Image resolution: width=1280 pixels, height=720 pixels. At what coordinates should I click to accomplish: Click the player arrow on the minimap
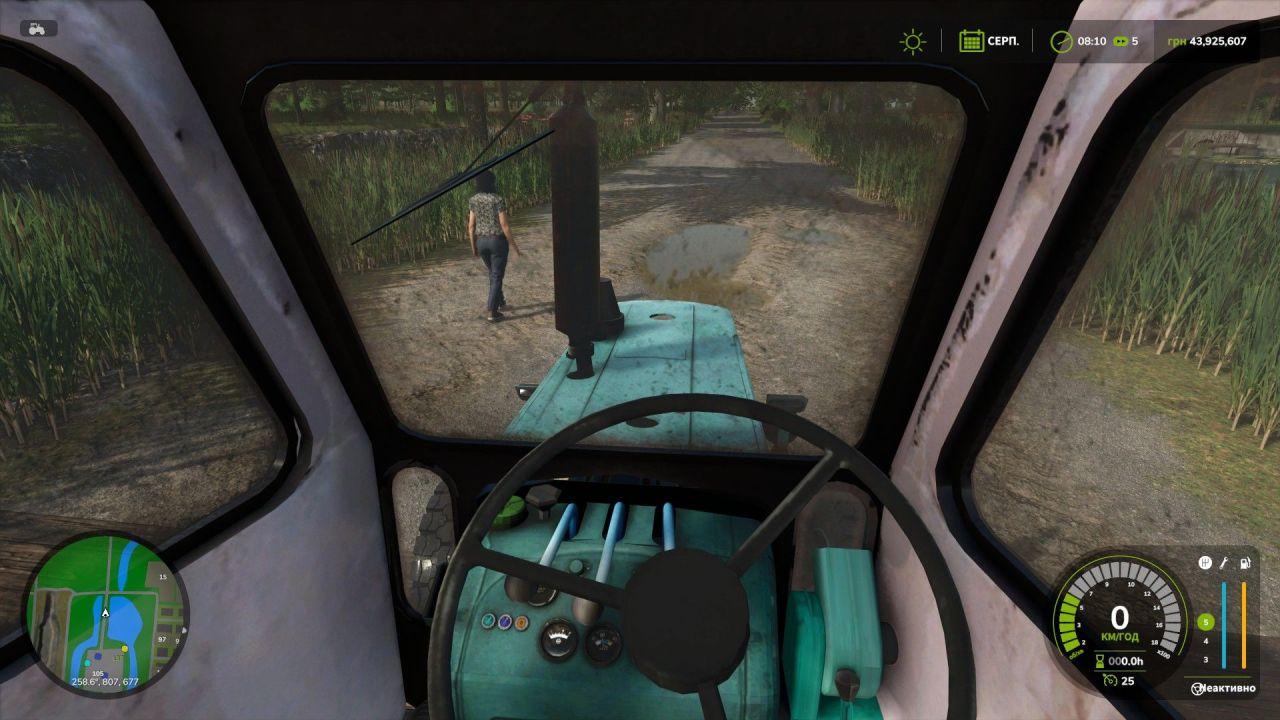[x=103, y=612]
